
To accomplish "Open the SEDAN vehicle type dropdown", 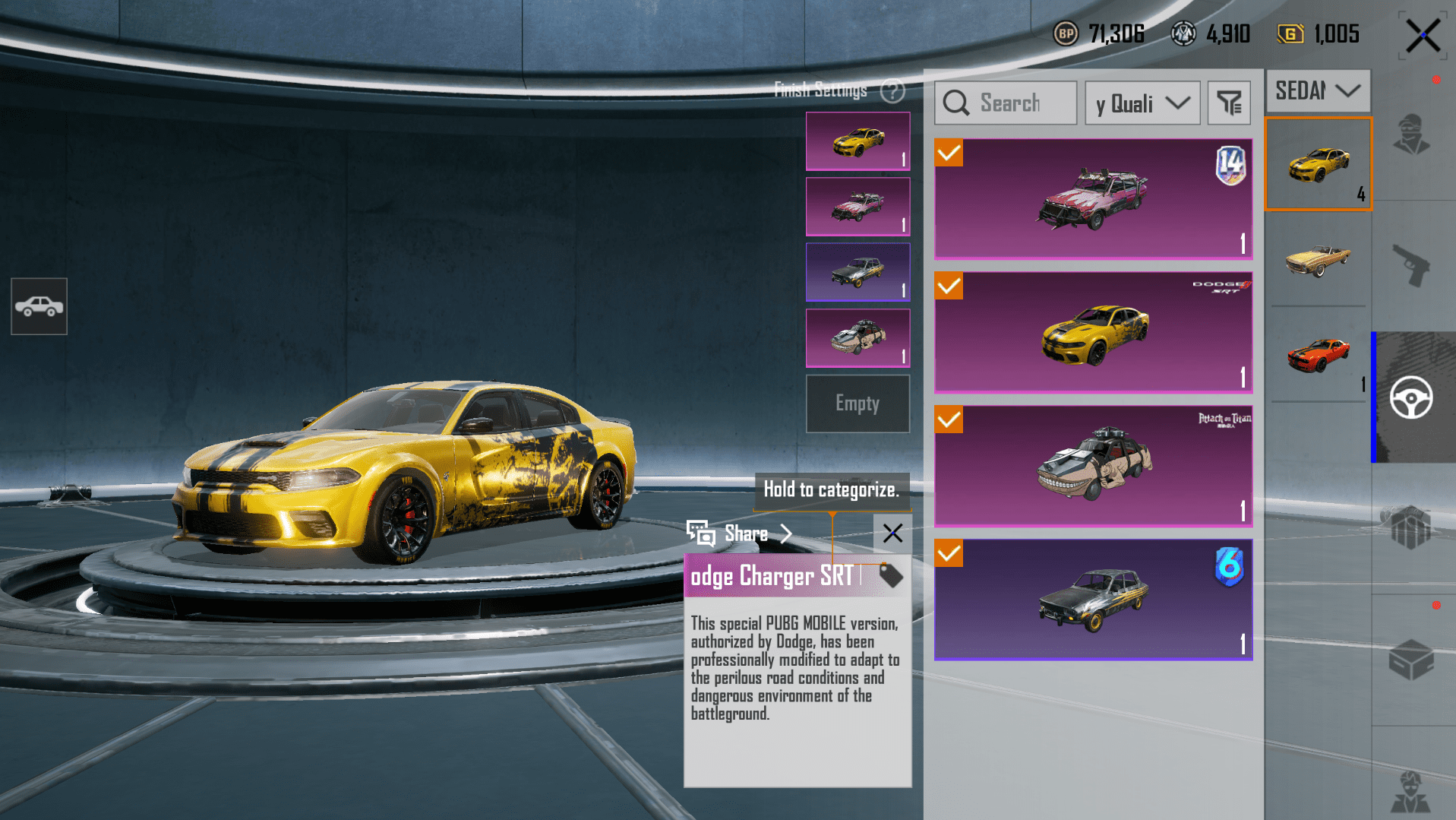I will 1318,91.
